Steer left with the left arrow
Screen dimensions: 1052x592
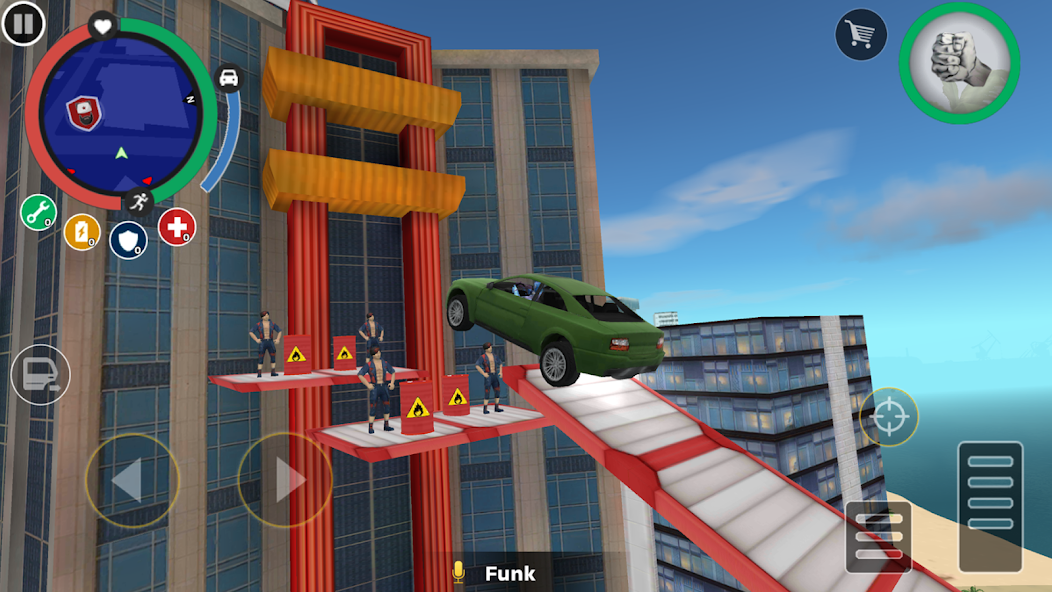132,481
